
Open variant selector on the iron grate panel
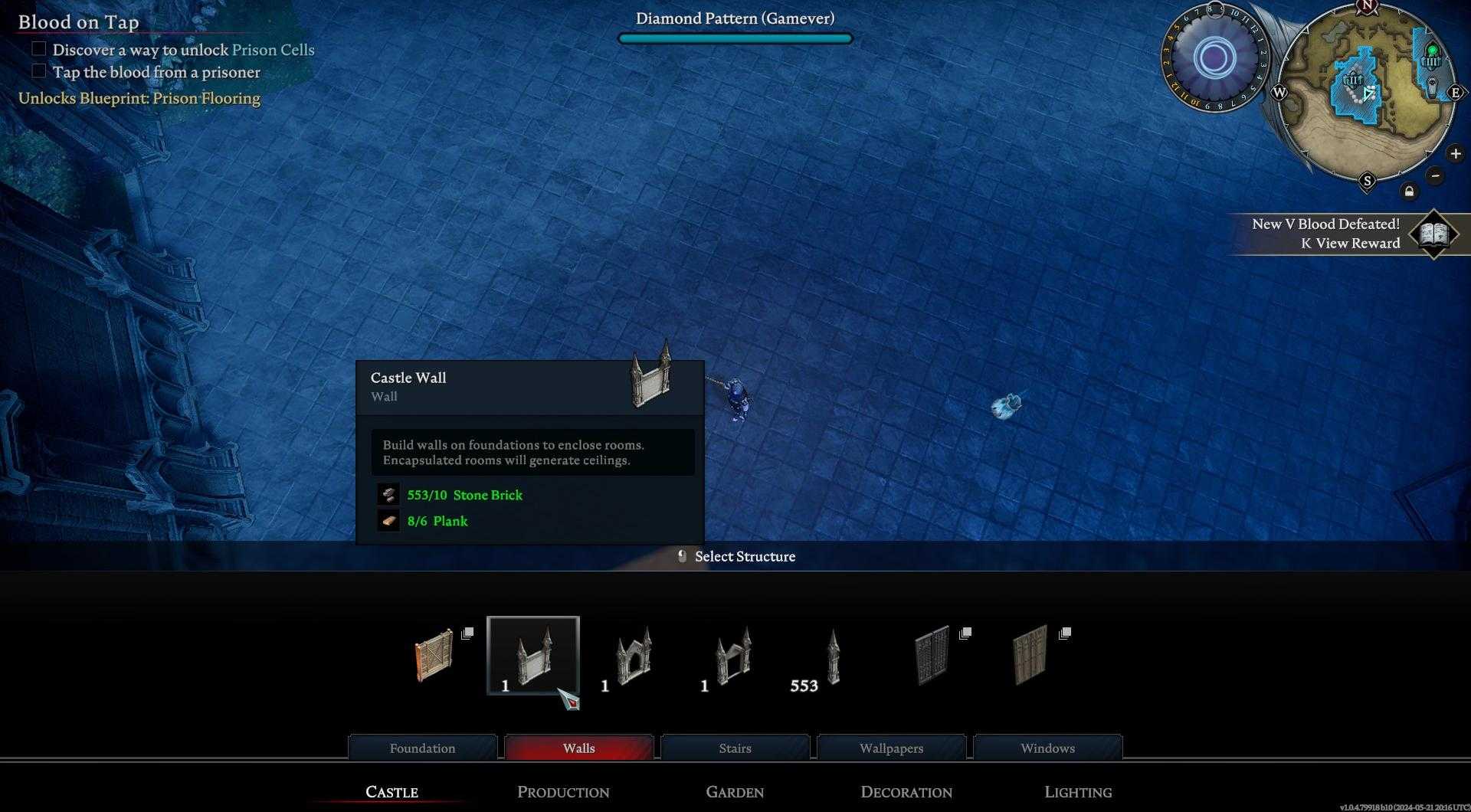tap(966, 634)
